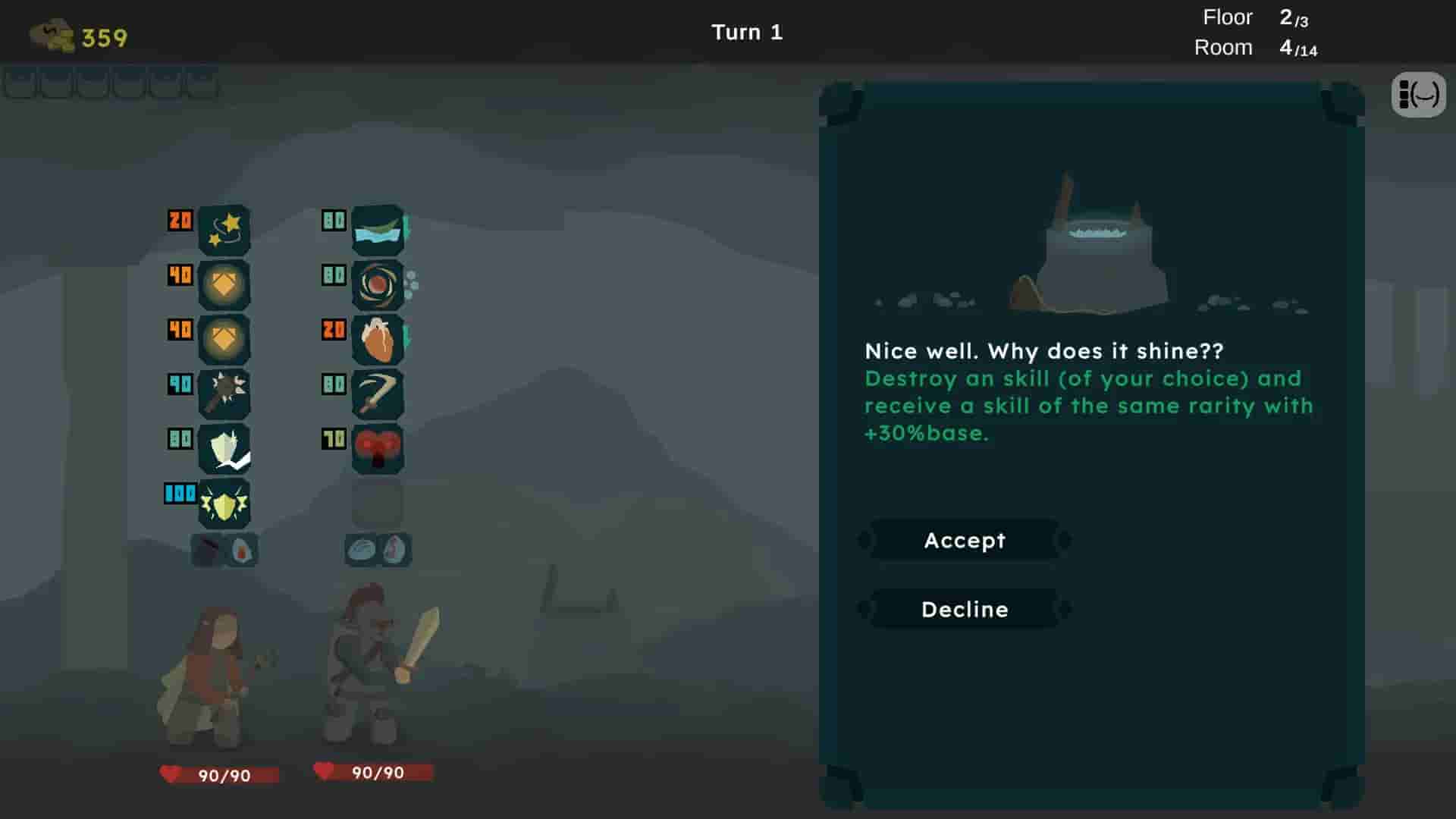Decline the well's skill exchange

point(965,608)
